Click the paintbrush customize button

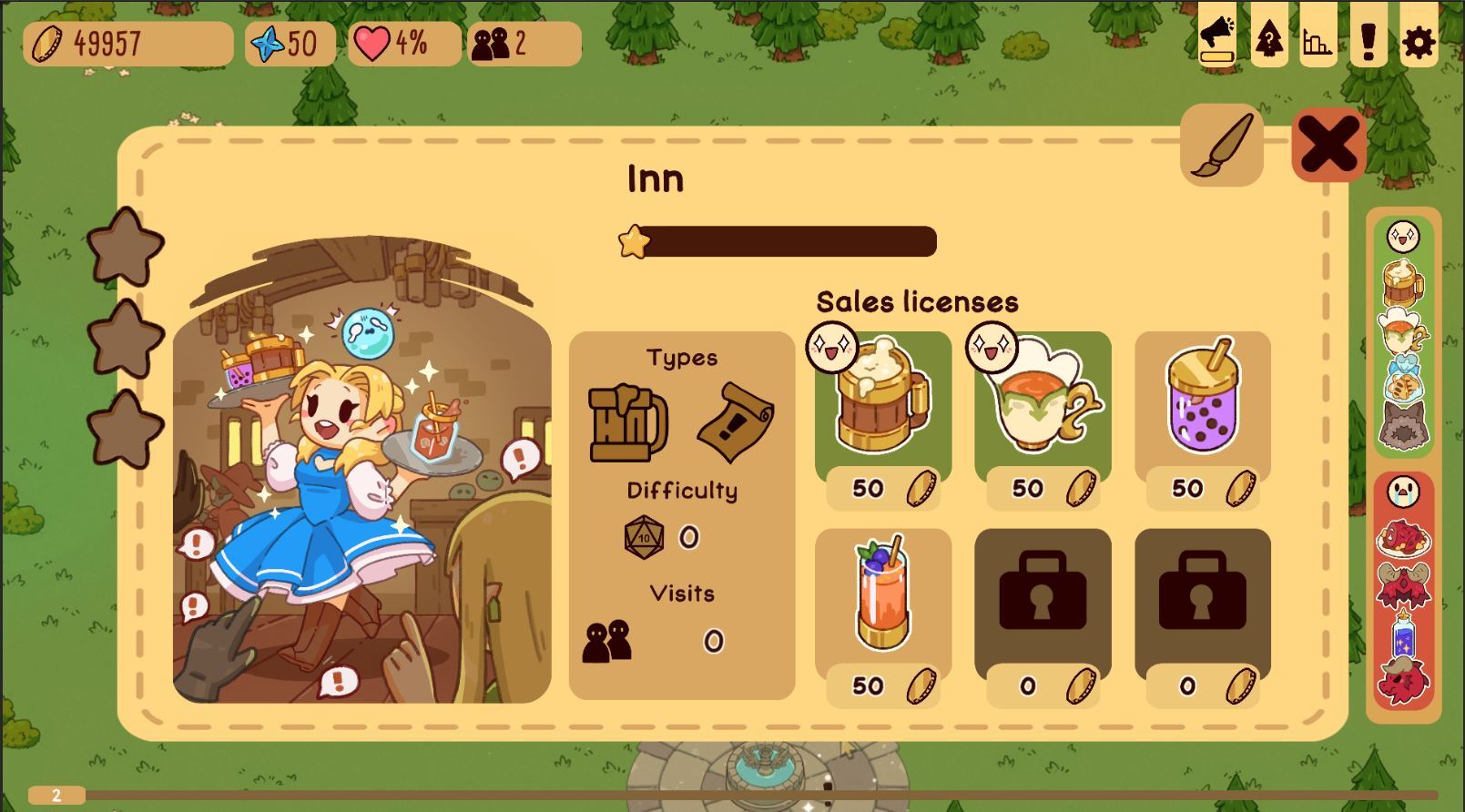(1222, 146)
